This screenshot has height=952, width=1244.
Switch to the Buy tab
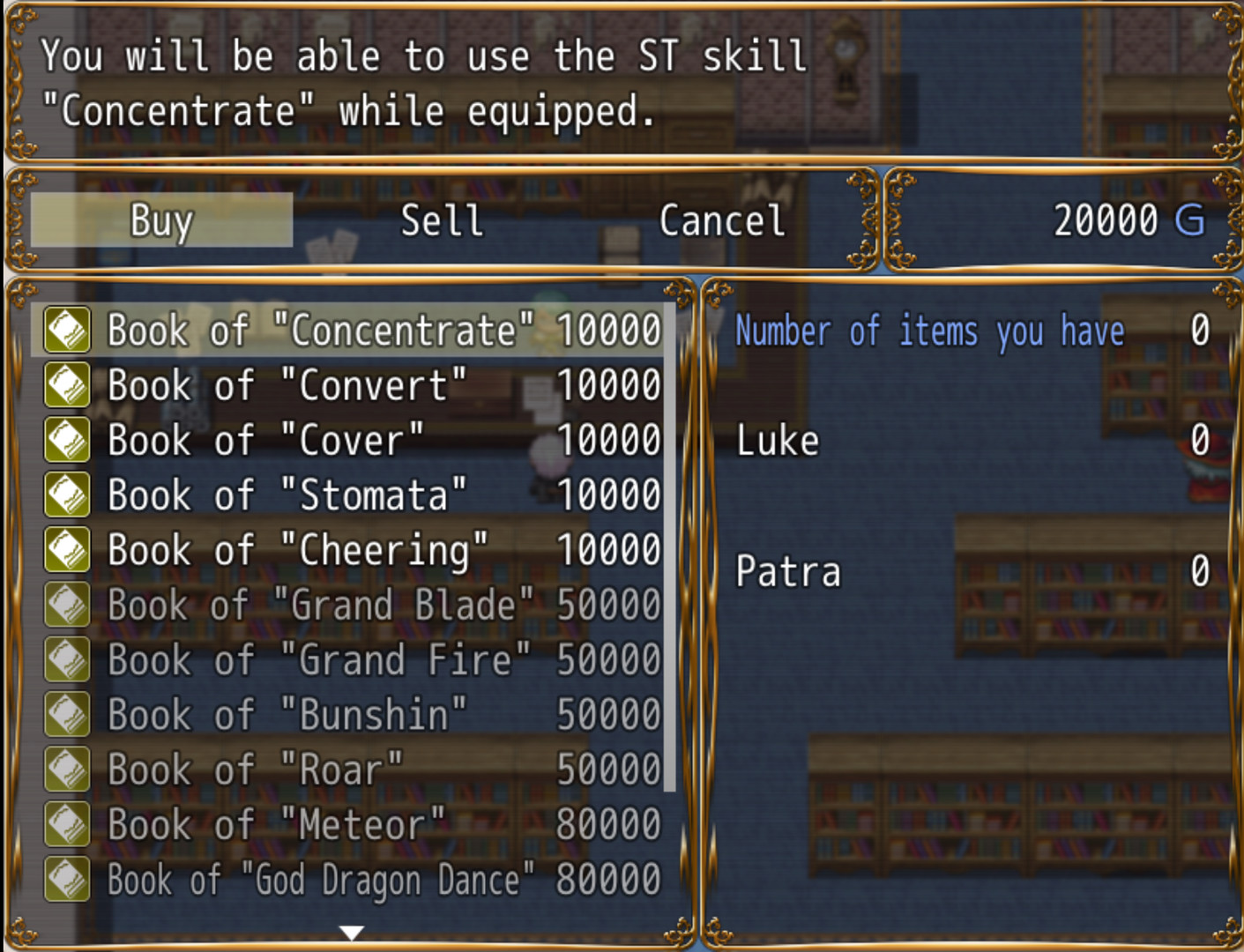coord(161,219)
